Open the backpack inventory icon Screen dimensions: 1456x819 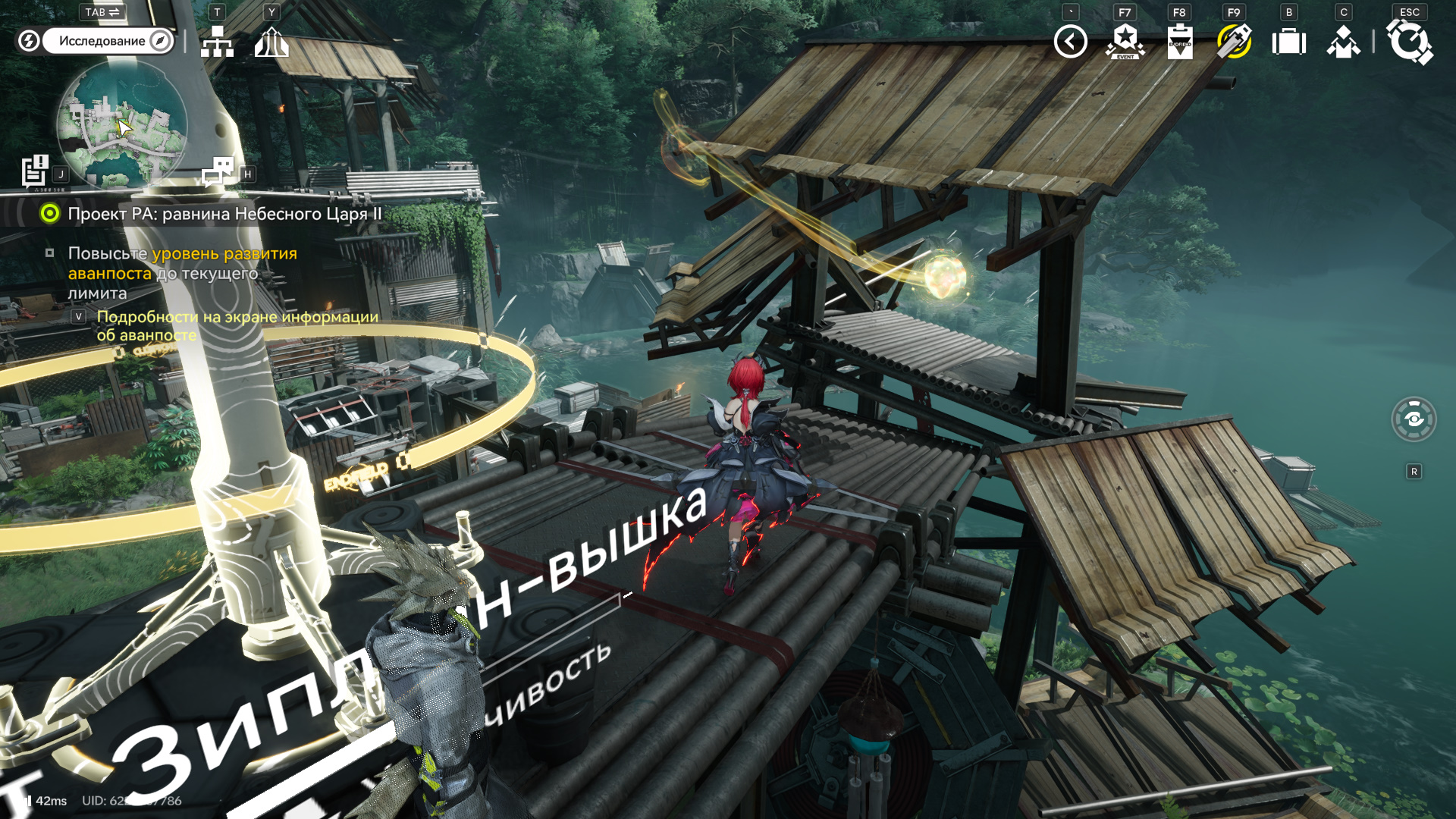click(1289, 42)
